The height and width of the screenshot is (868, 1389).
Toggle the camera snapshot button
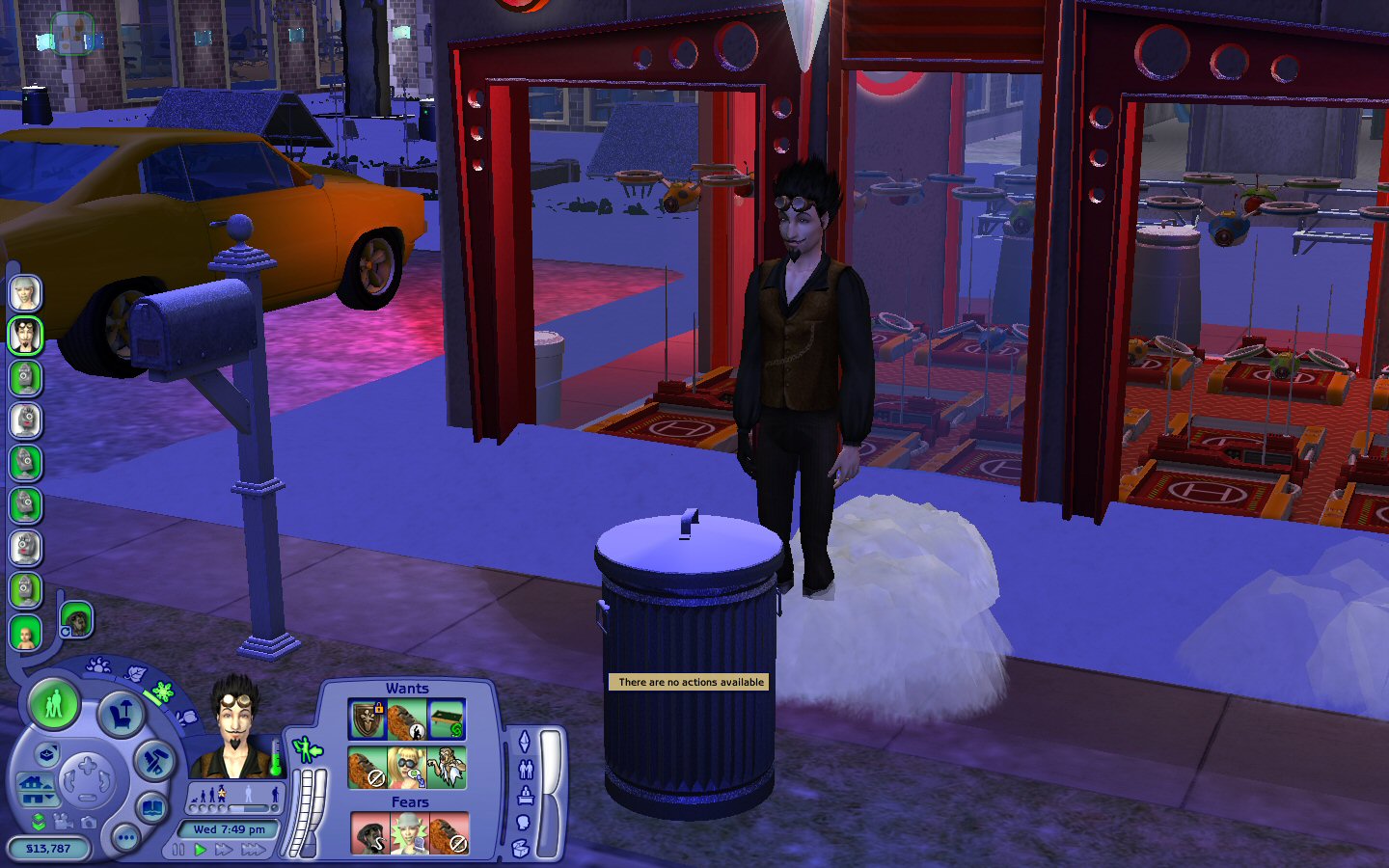click(x=89, y=822)
